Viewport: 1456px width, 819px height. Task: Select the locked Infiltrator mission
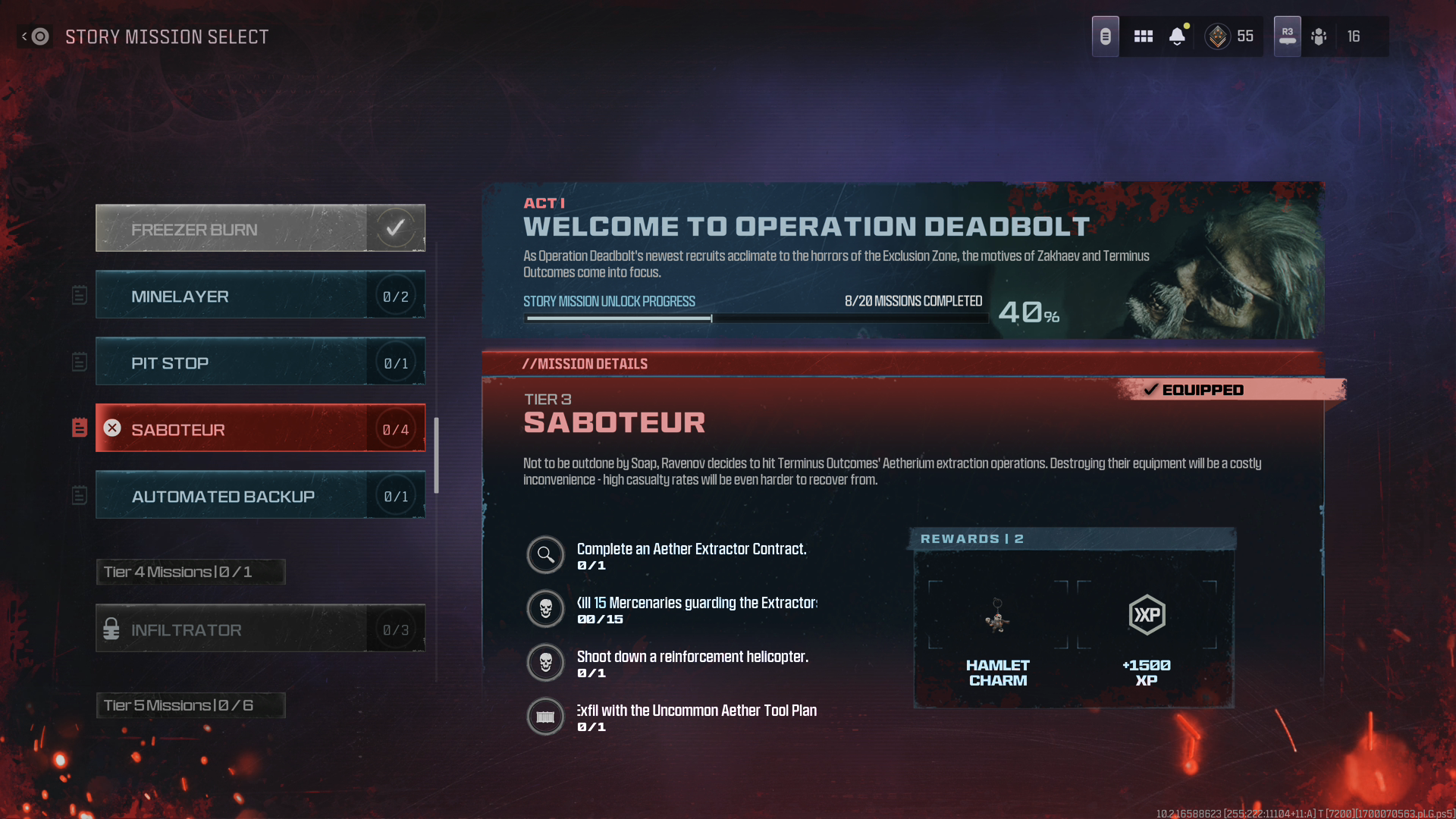(259, 629)
